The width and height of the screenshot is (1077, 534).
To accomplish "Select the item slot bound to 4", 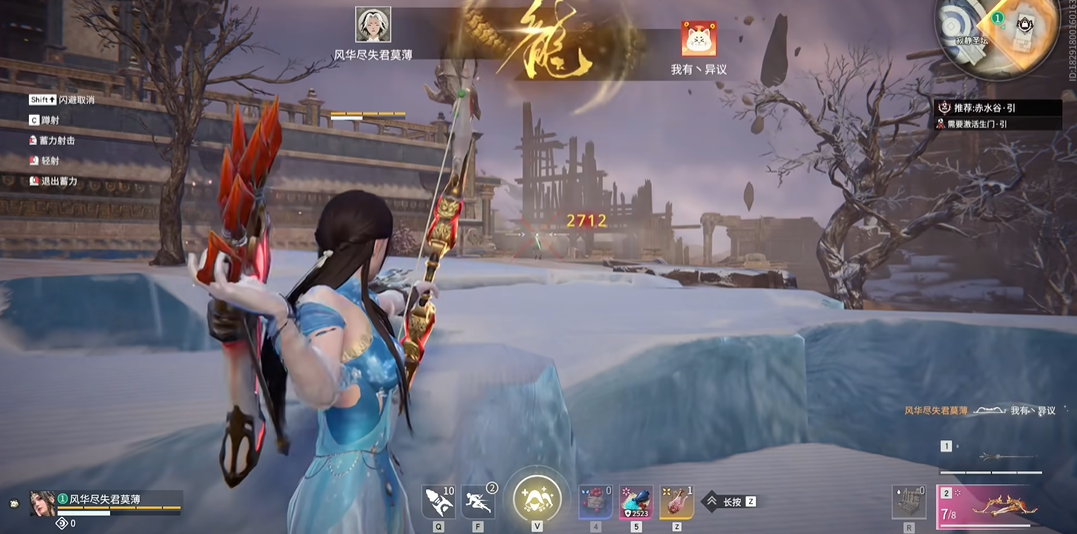I will click(x=596, y=501).
